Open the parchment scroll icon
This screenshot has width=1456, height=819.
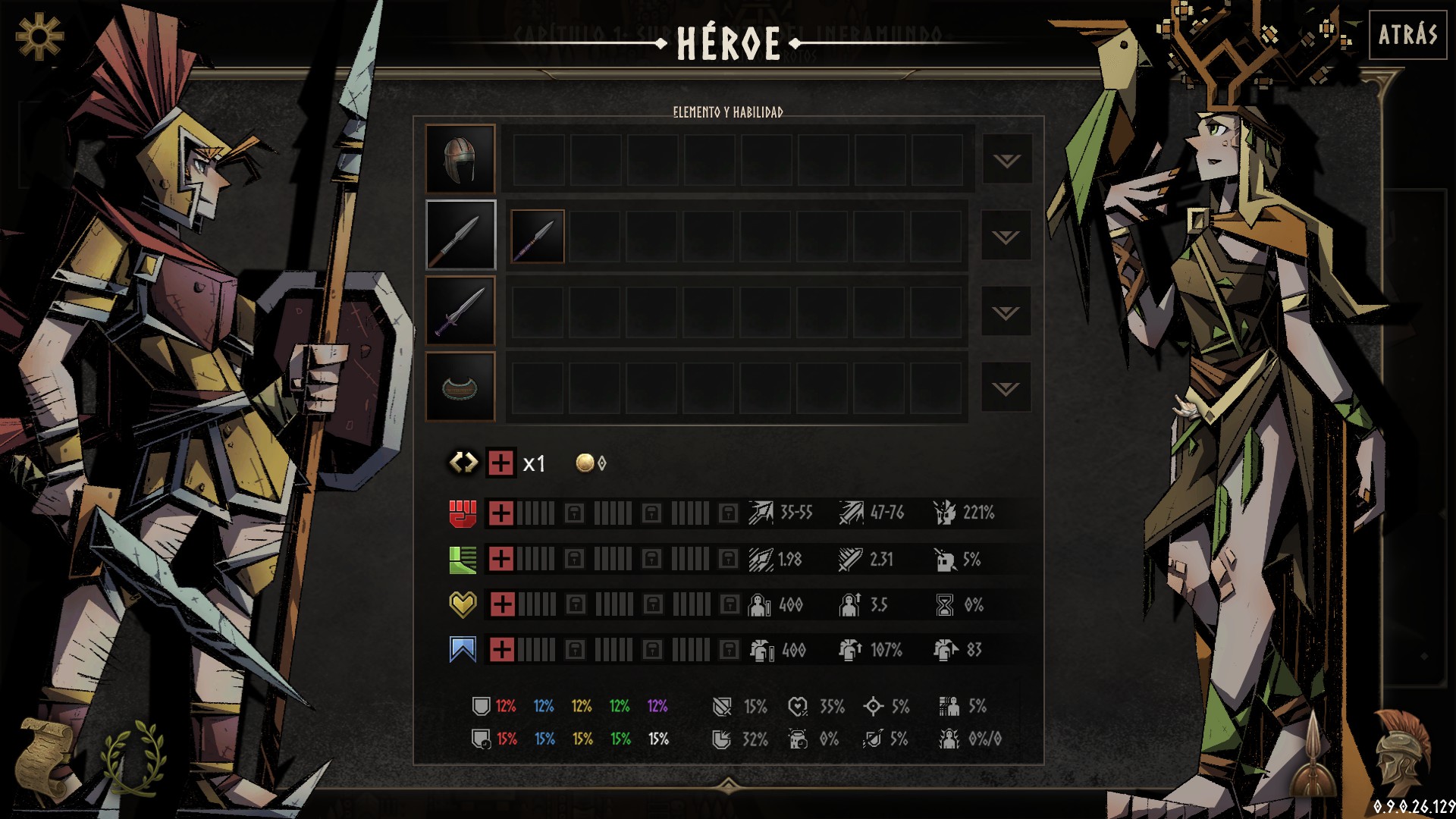click(x=45, y=758)
